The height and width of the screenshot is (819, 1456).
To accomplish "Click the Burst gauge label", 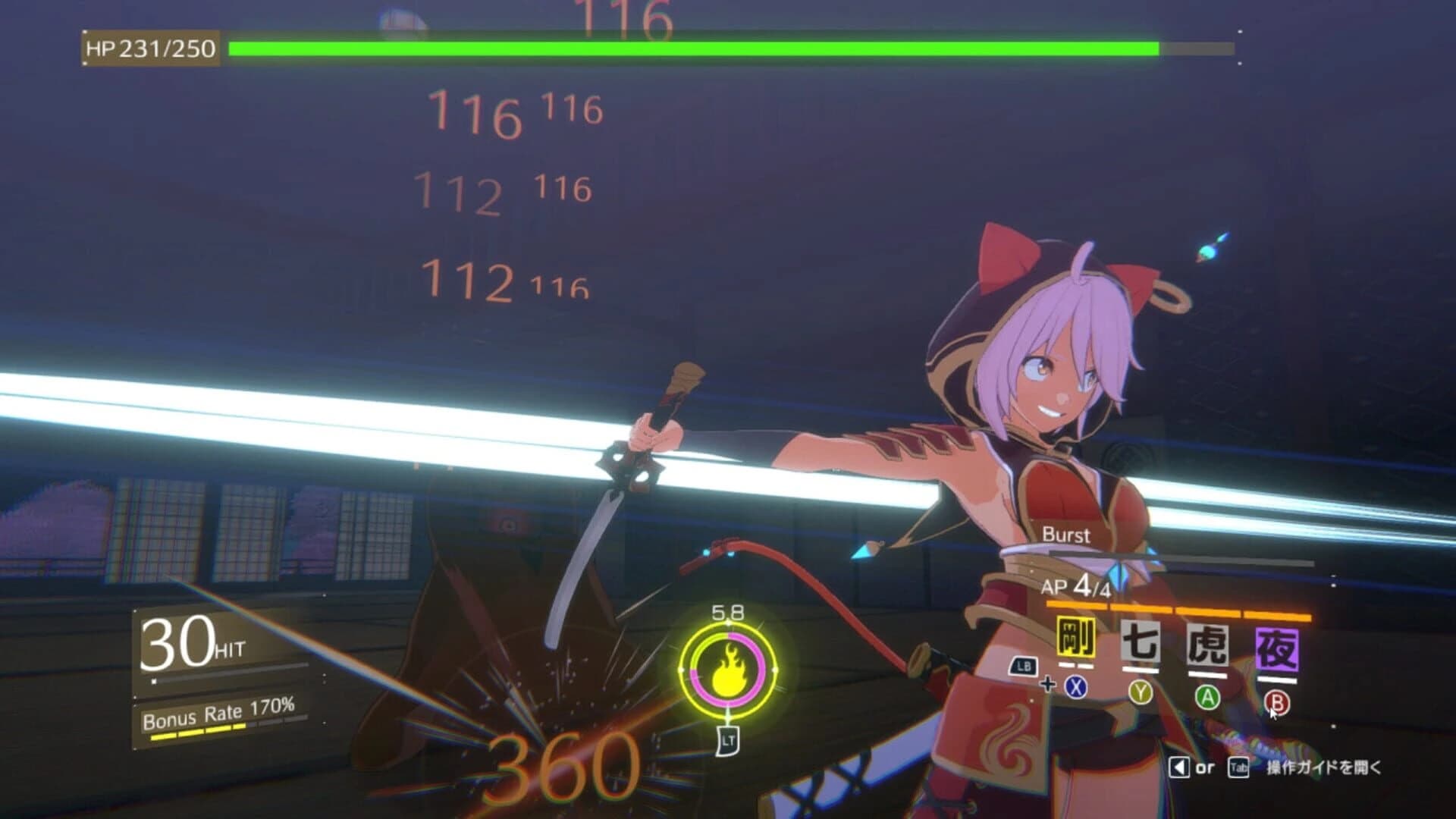I will click(x=1065, y=535).
